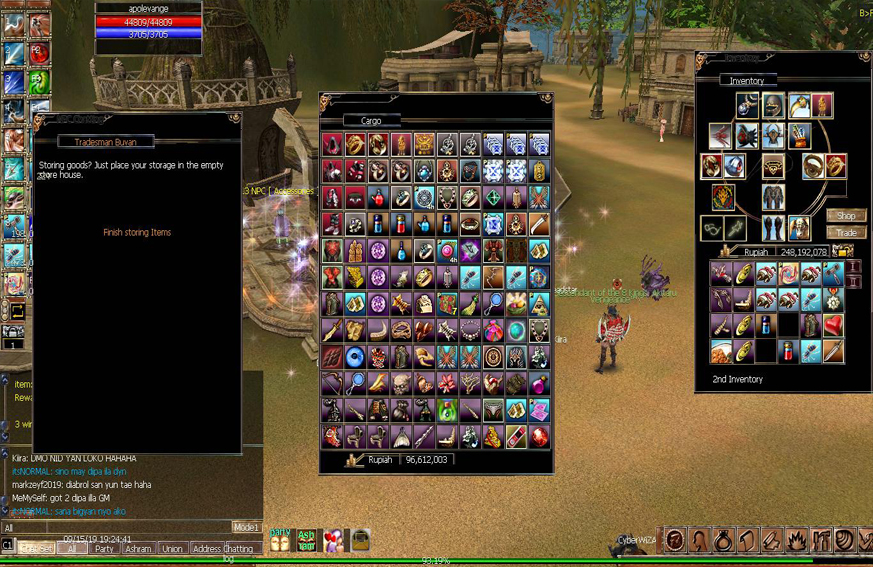
Task: Switch to the Ashram chat tab
Action: tap(138, 549)
